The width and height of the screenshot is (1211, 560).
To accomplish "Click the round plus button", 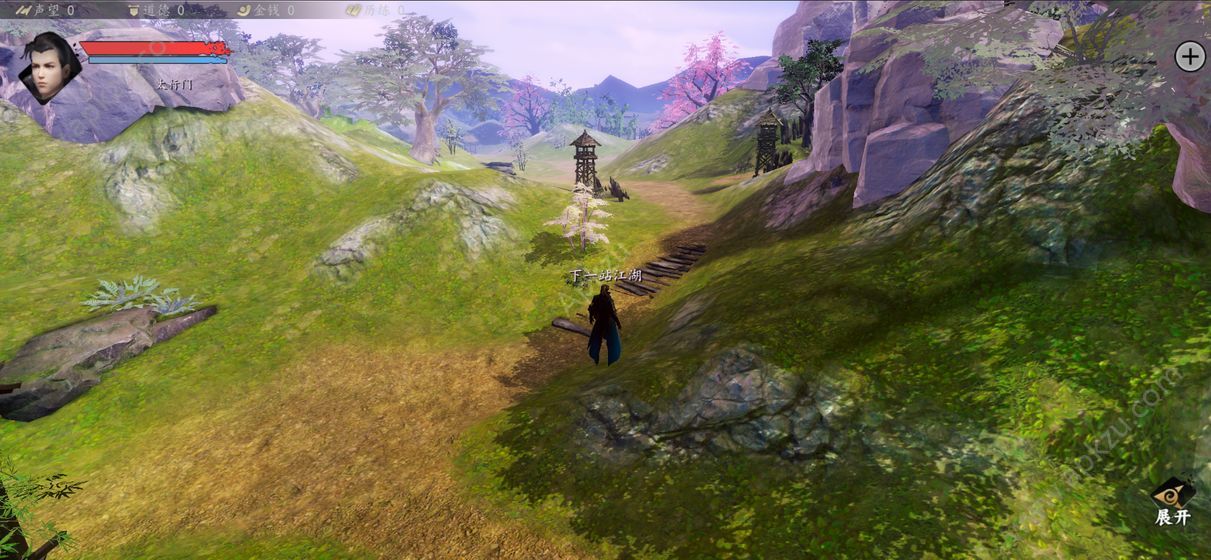I will point(1189,56).
